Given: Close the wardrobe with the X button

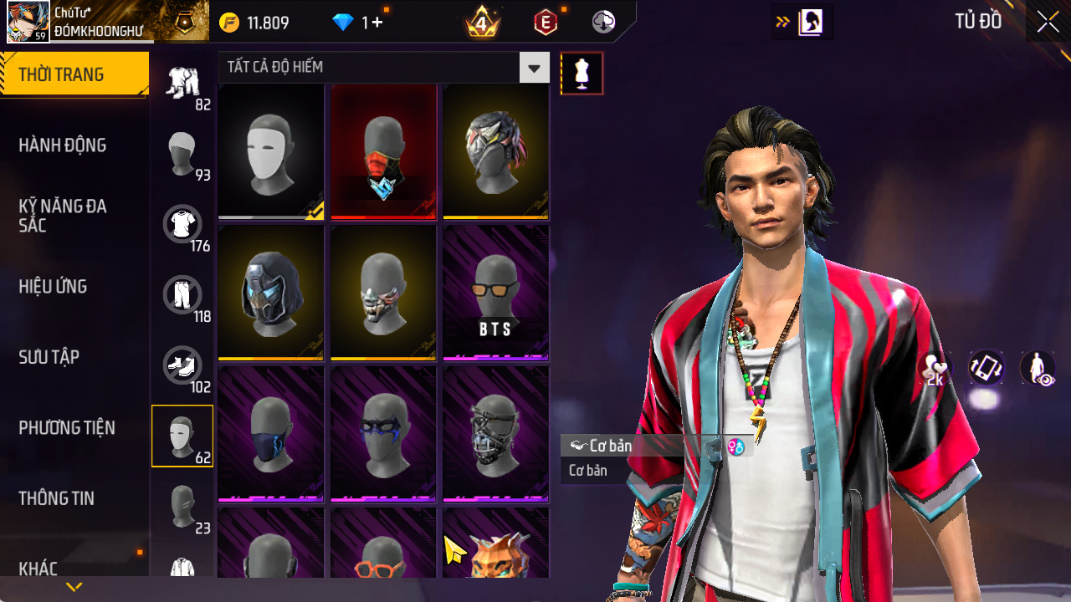Looking at the screenshot, I should click(1047, 22).
